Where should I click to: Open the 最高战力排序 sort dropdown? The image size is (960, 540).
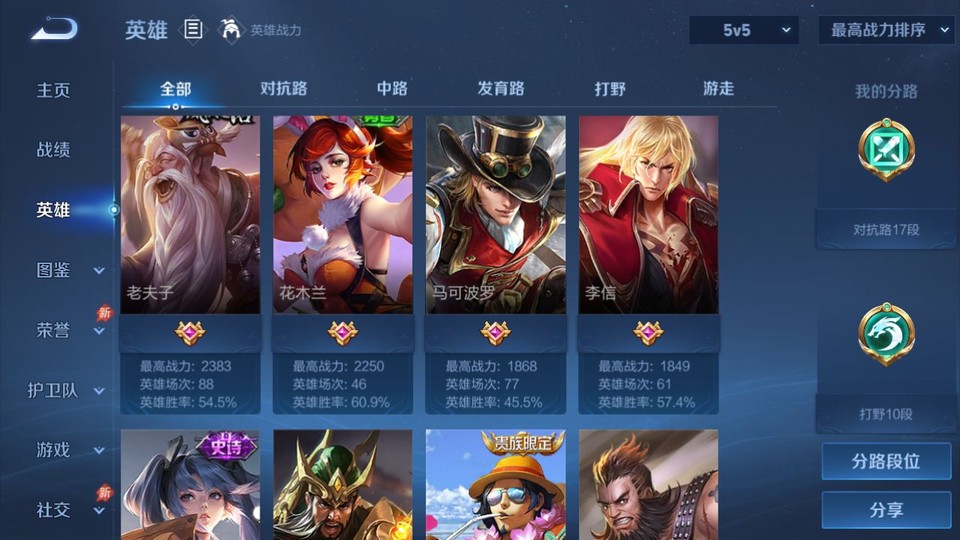click(886, 30)
